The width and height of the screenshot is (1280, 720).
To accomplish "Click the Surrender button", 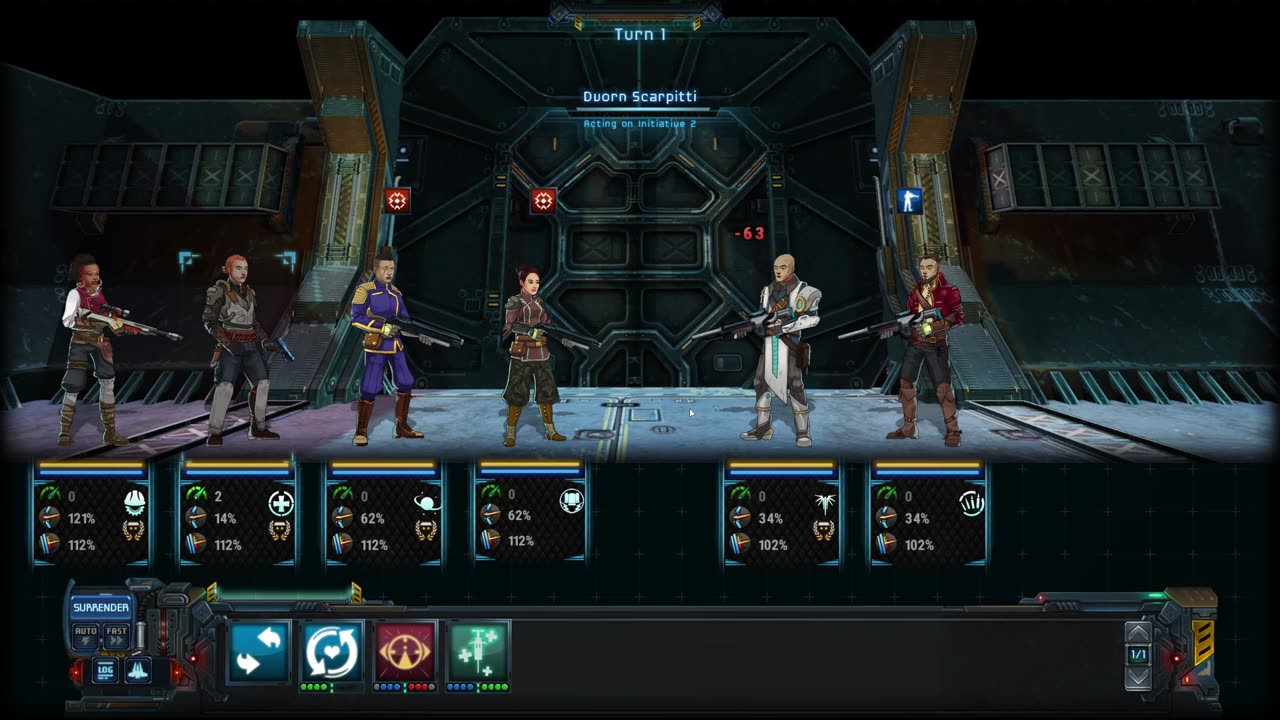I will (100, 607).
